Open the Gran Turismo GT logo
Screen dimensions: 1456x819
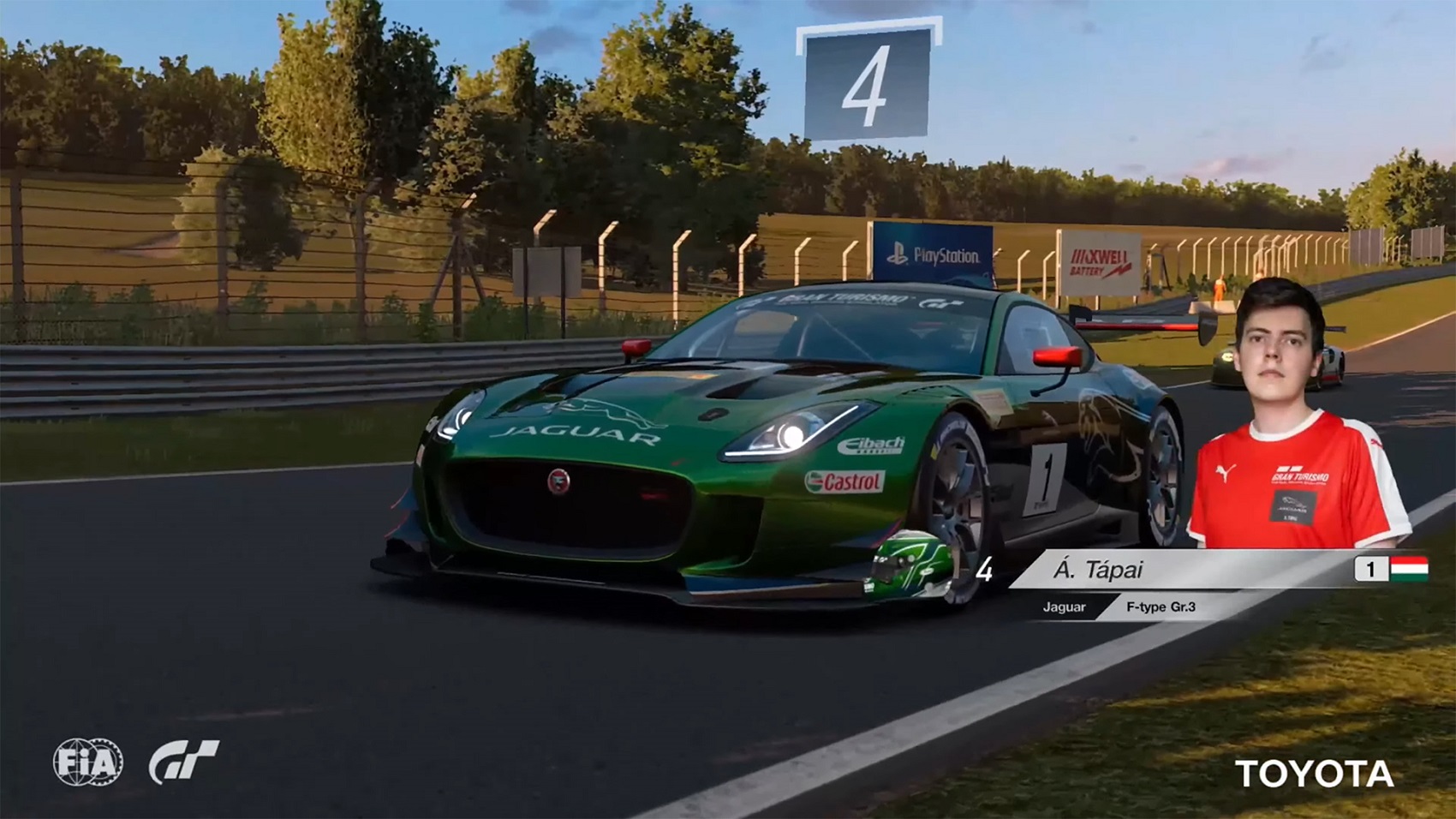pos(184,762)
